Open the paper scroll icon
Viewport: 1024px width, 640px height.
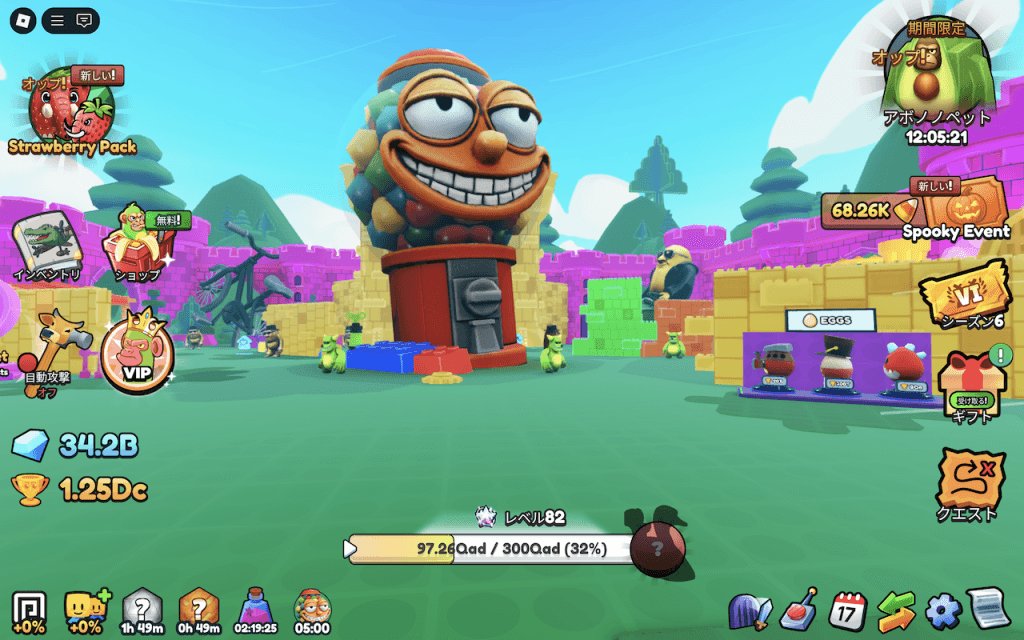(989, 608)
